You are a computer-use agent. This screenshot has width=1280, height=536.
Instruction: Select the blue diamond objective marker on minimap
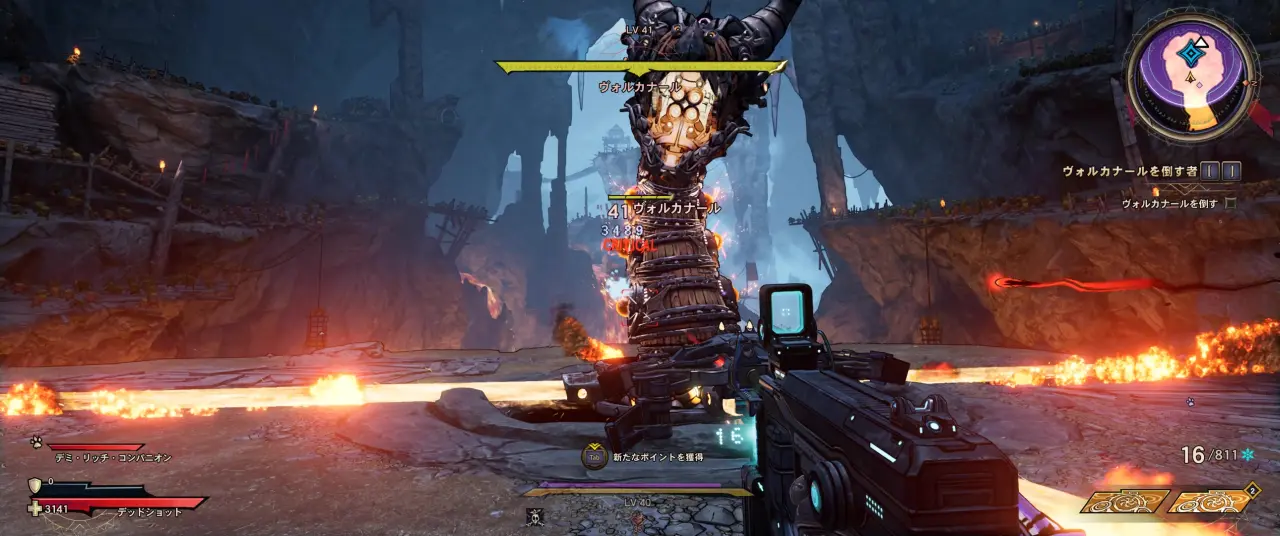(x=1189, y=56)
